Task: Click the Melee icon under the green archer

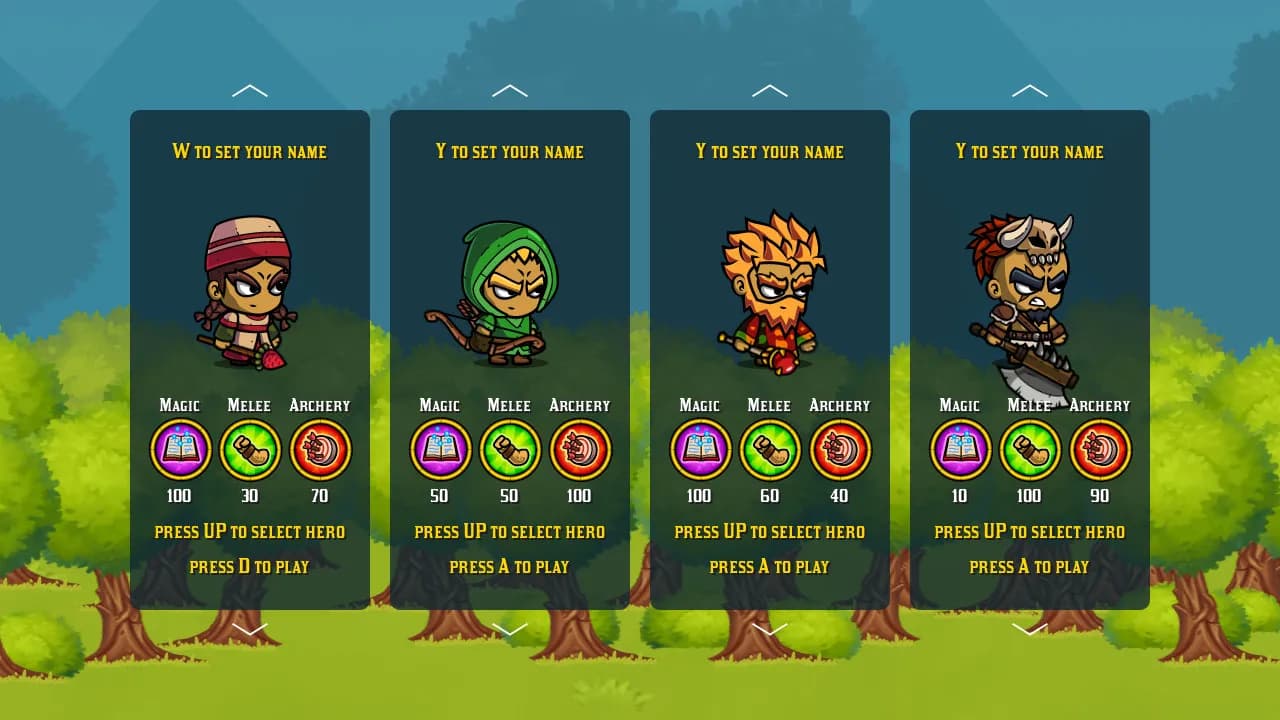Action: click(509, 449)
